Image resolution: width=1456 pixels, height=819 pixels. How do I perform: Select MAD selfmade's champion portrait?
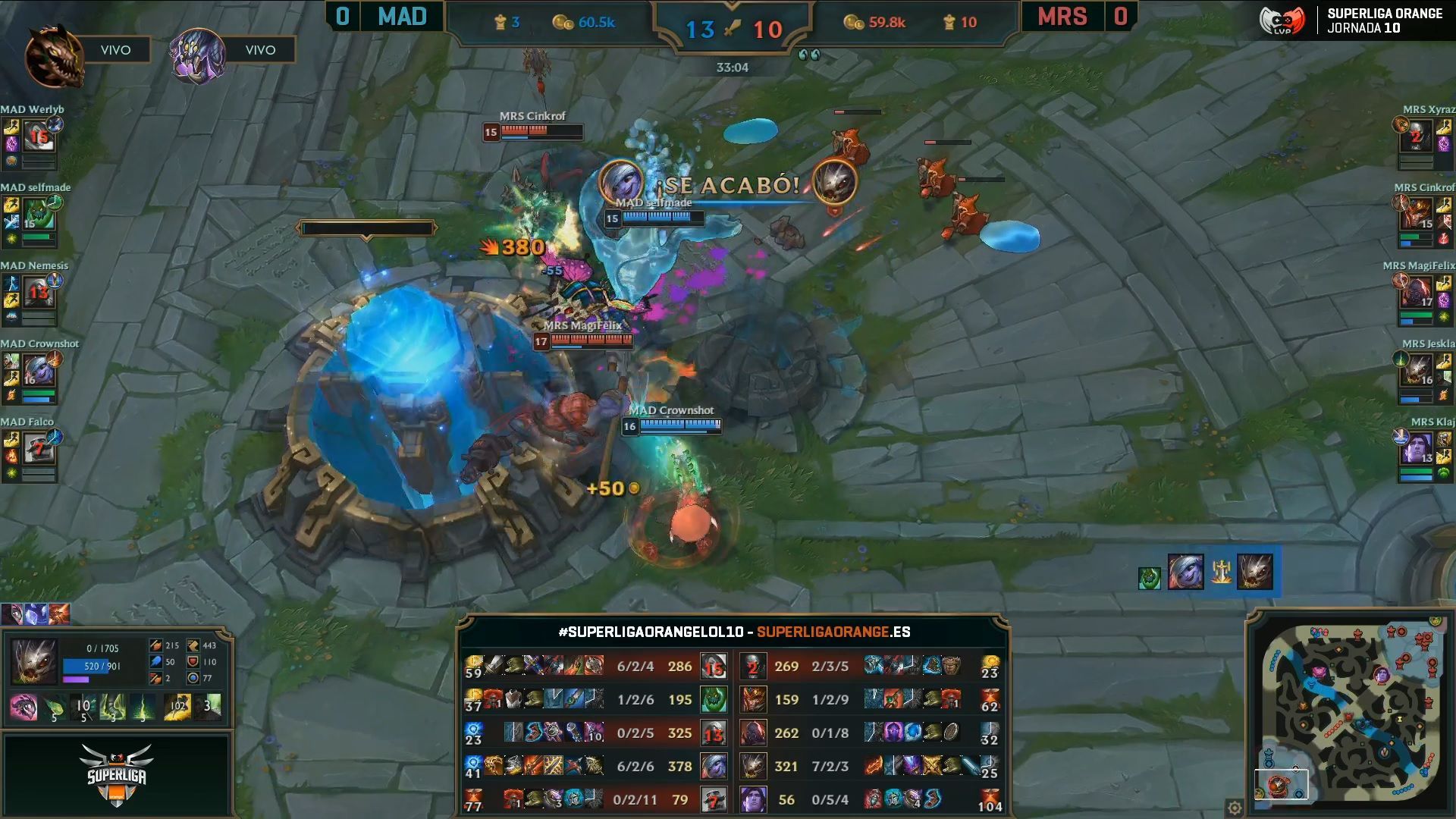(38, 215)
